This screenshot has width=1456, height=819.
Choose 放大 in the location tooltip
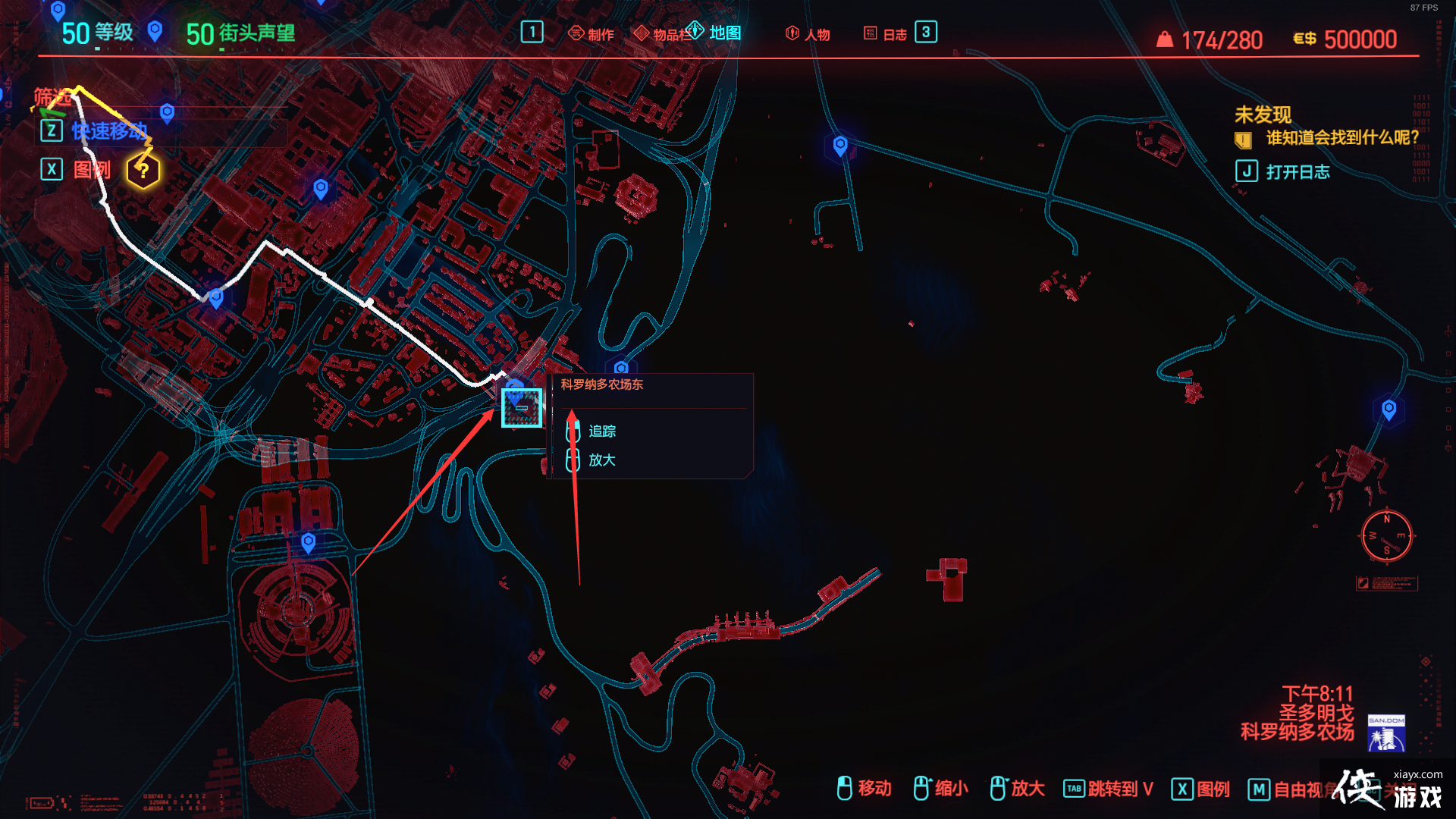pos(602,460)
